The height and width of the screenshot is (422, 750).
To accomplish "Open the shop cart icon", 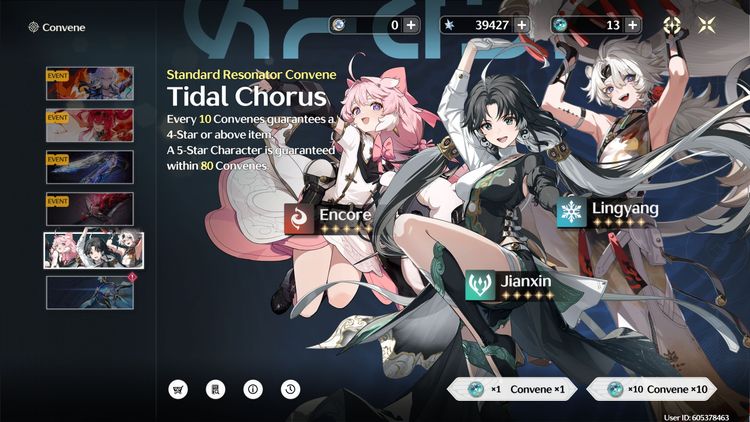I will [180, 389].
